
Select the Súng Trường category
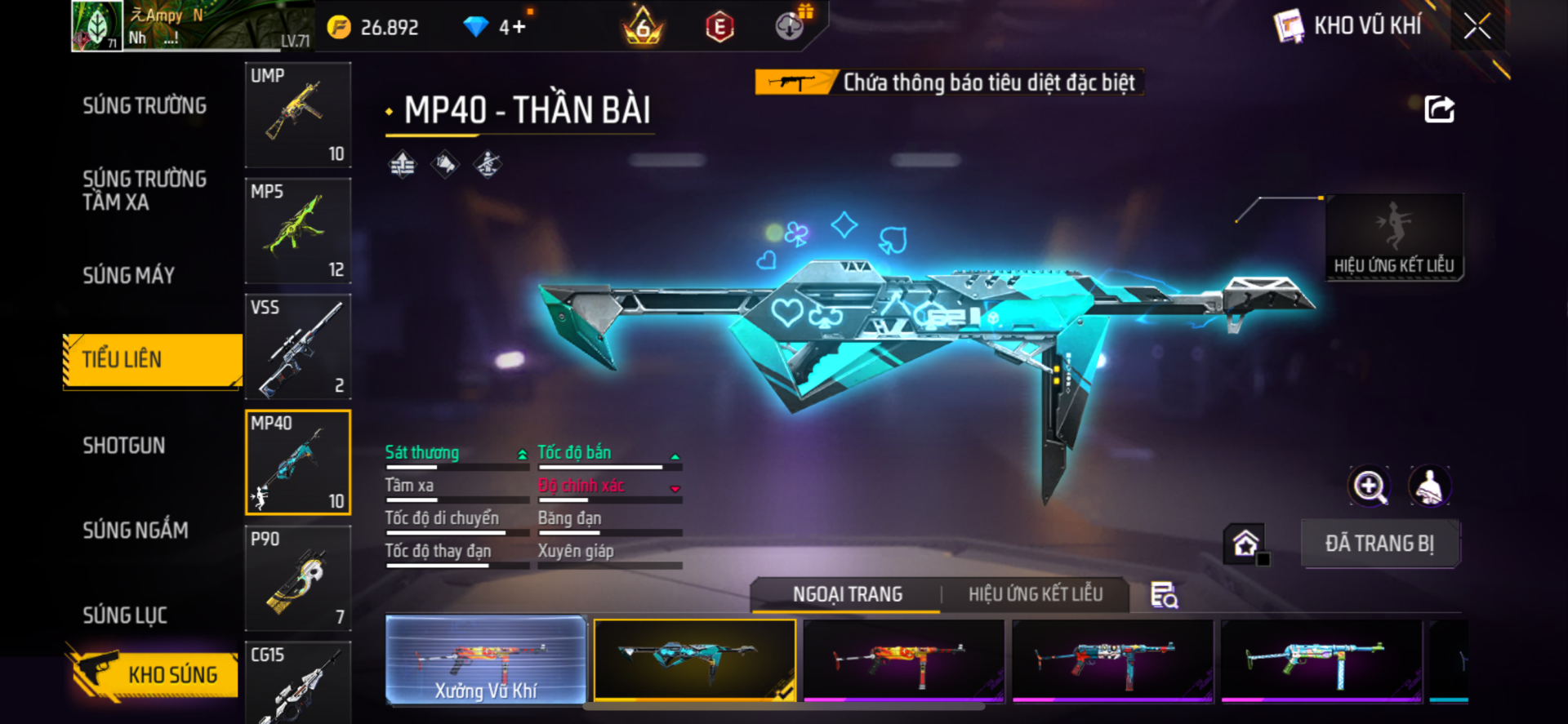145,106
